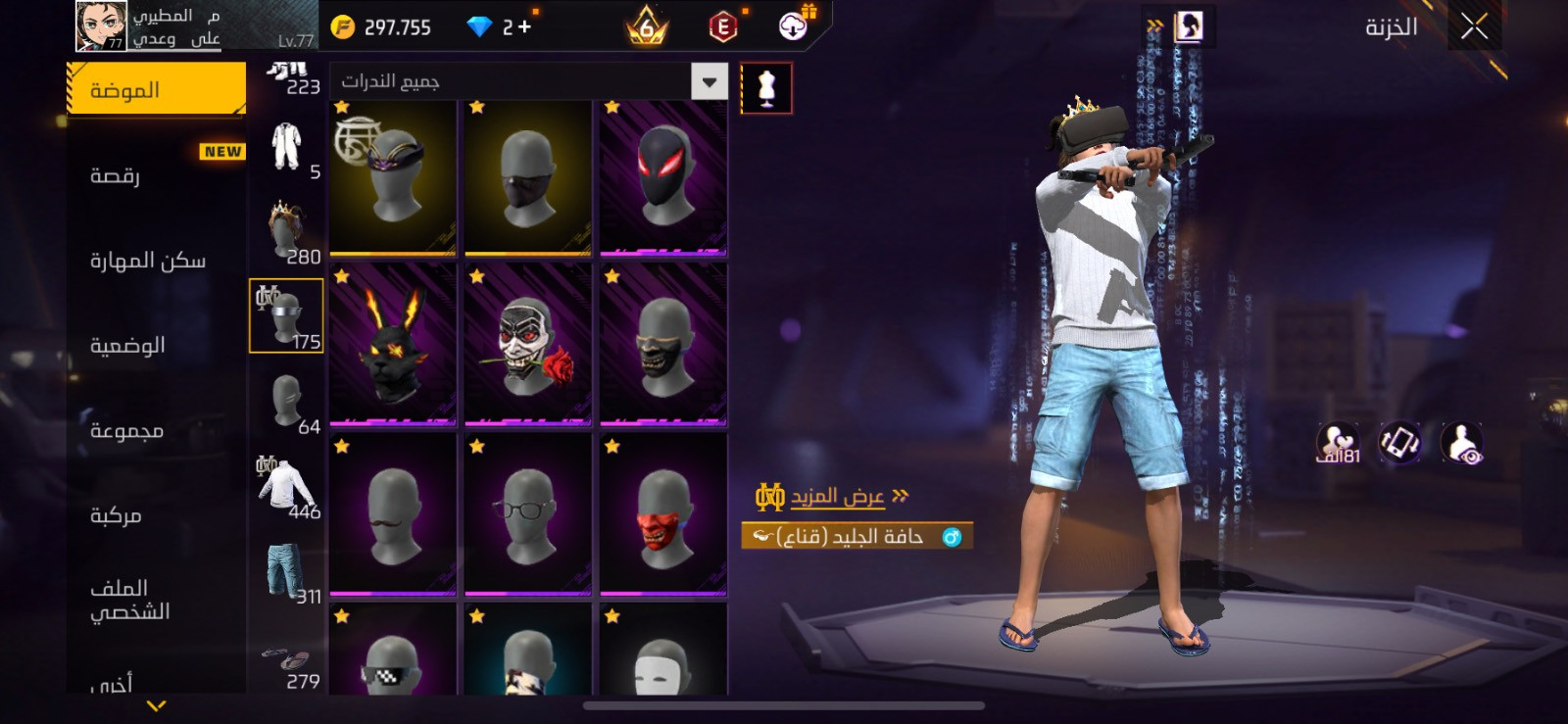Select the الوضعية tab
The height and width of the screenshot is (724, 1568).
127,345
